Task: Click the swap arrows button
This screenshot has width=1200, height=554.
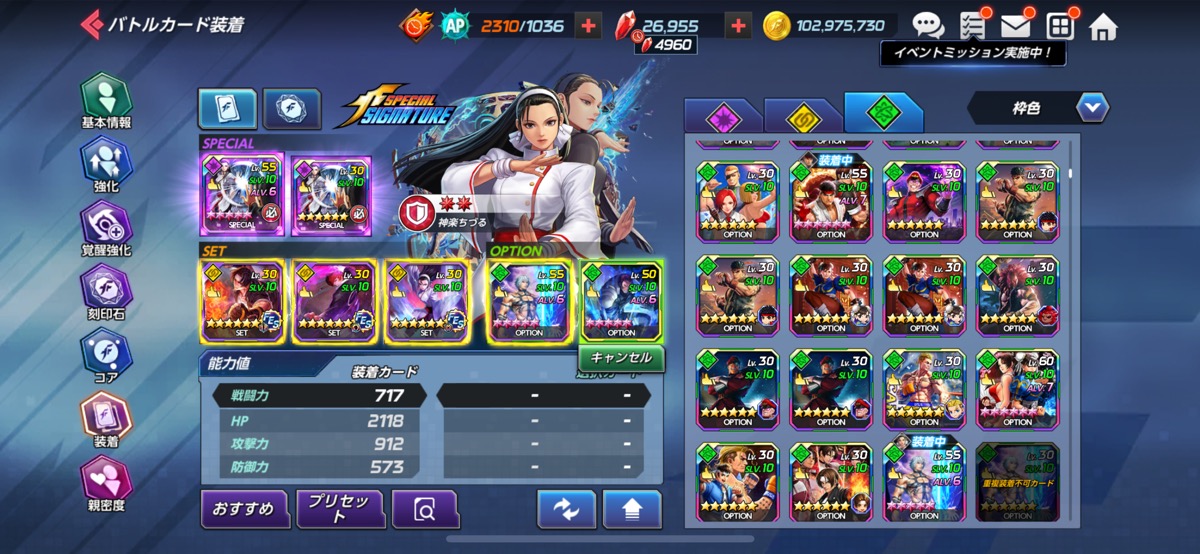Action: pos(566,509)
